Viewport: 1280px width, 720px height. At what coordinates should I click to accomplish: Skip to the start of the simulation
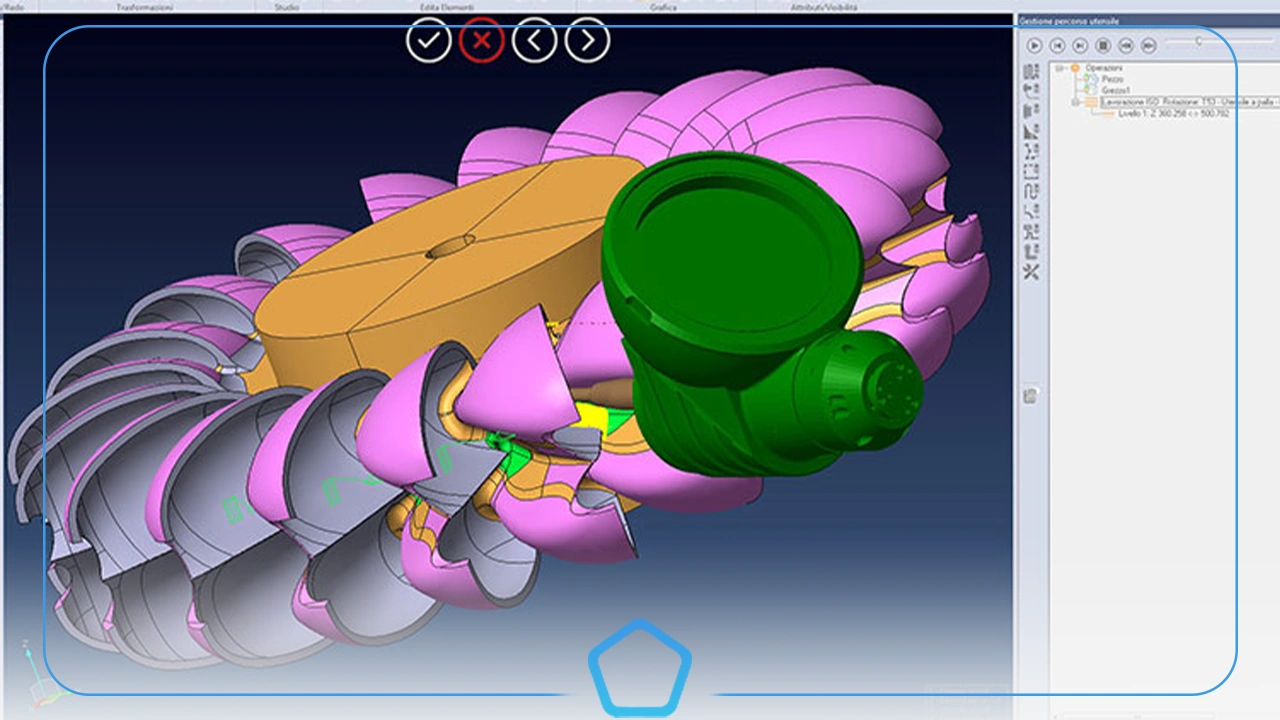(x=1057, y=44)
